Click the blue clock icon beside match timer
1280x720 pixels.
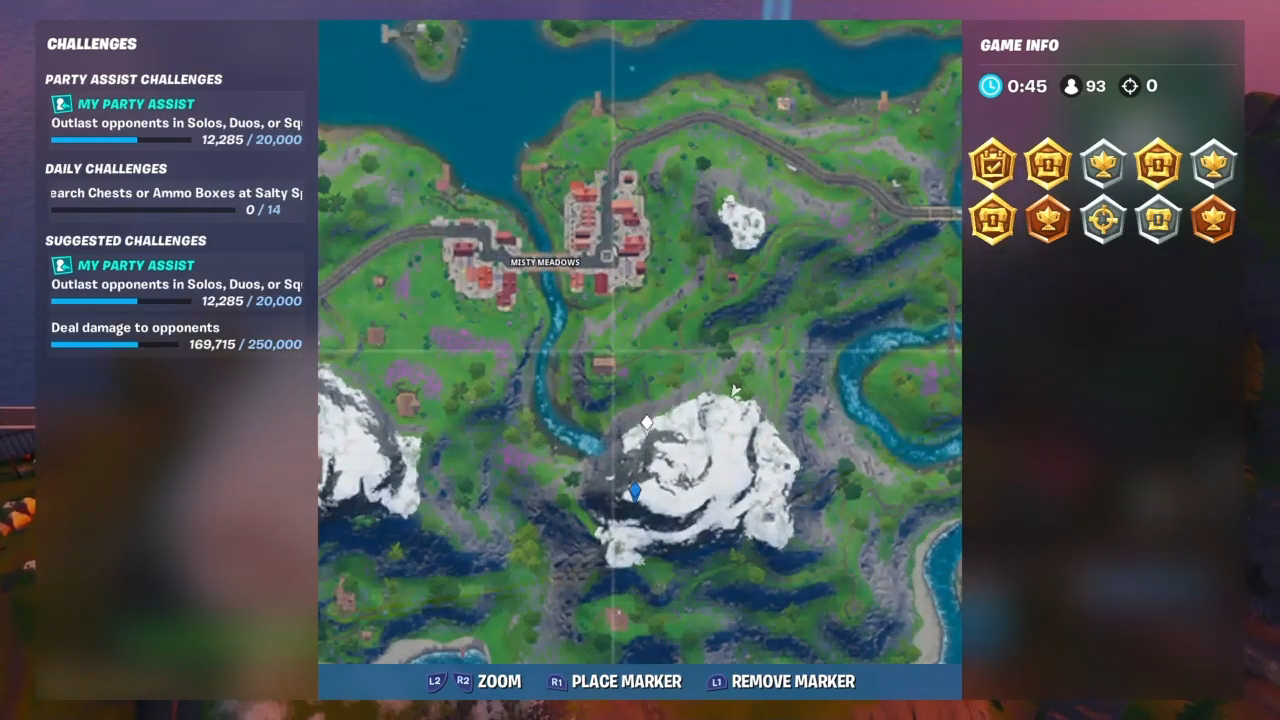click(x=990, y=86)
